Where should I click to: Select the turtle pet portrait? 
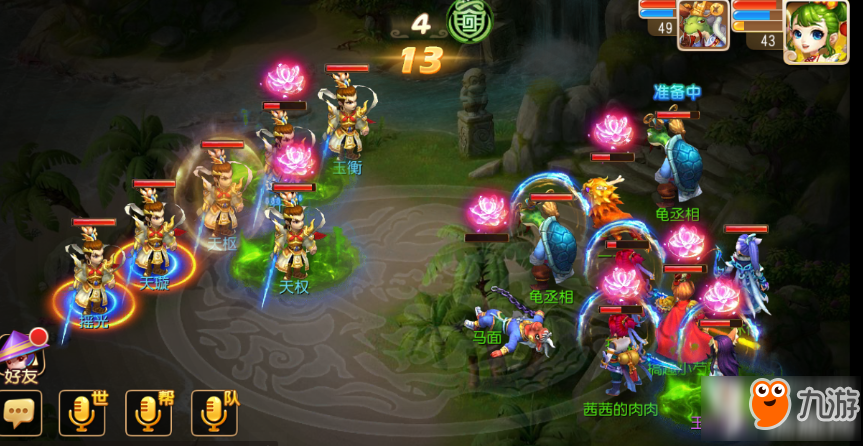(703, 24)
